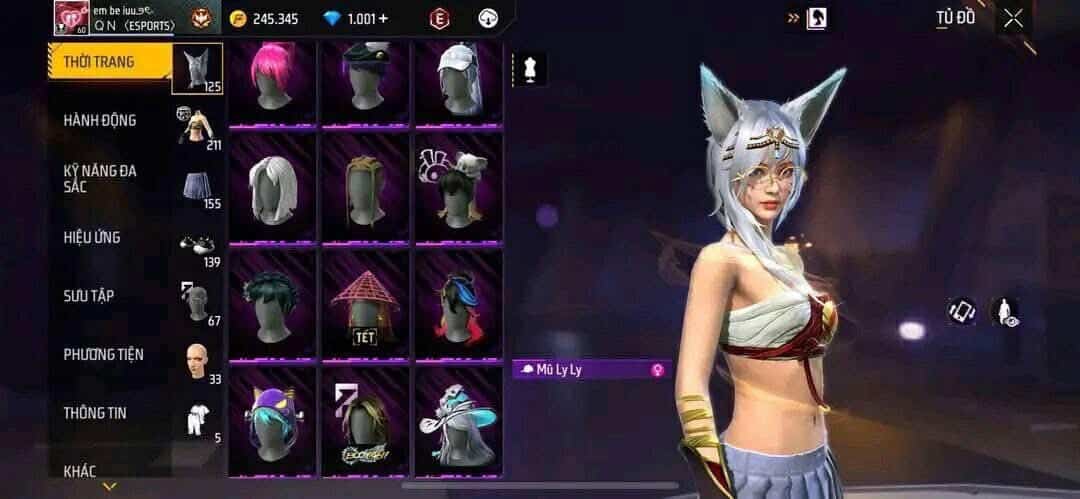The image size is (1080, 499).
Task: Click the phone rotate icon
Action: click(x=961, y=311)
